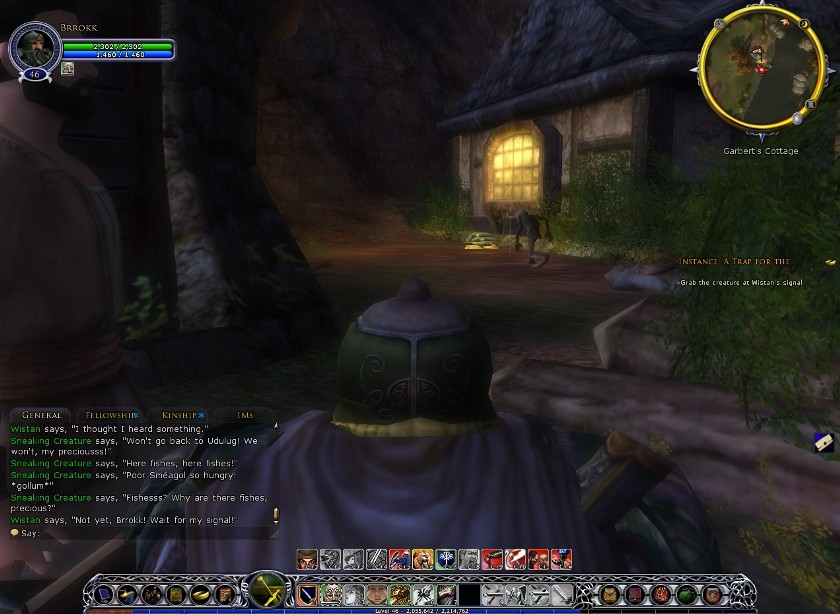This screenshot has height=614, width=840.
Task: Click the mail envelope icon at screen edge
Action: [x=823, y=441]
